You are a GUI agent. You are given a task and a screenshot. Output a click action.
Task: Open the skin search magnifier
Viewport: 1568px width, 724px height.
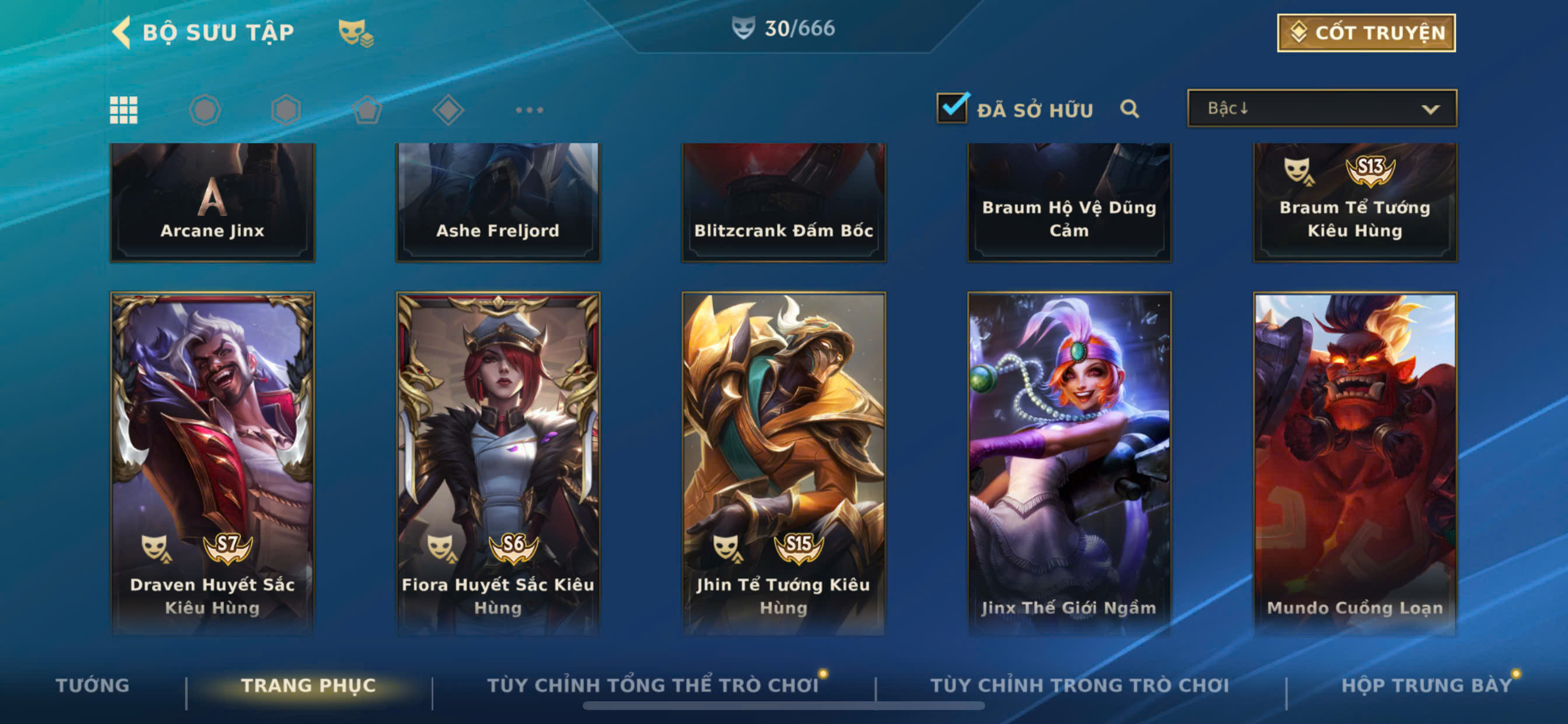point(1129,109)
